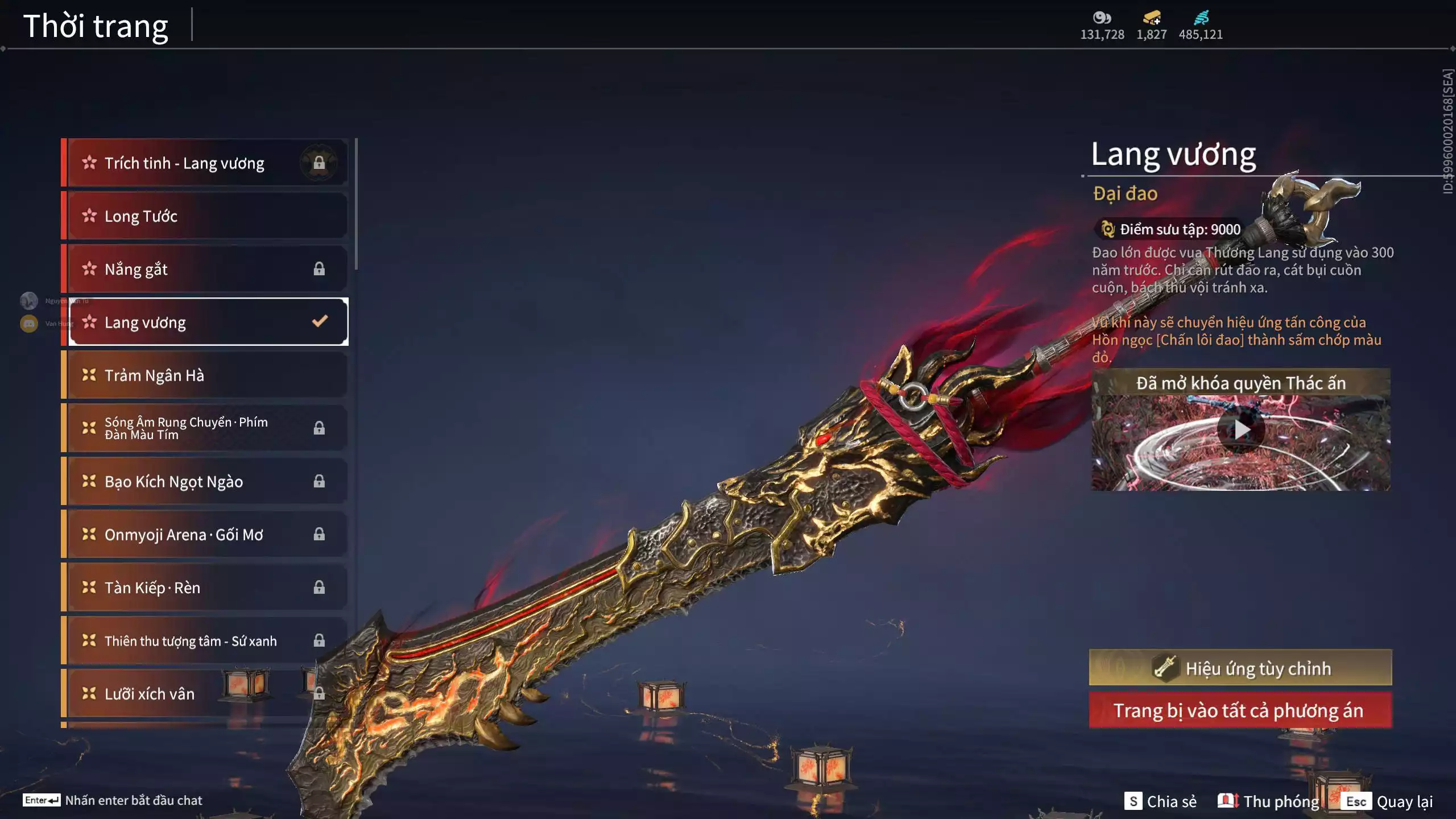Viewport: 1456px width, 819px height.
Task: Open the chat input box
Action: tap(113, 800)
